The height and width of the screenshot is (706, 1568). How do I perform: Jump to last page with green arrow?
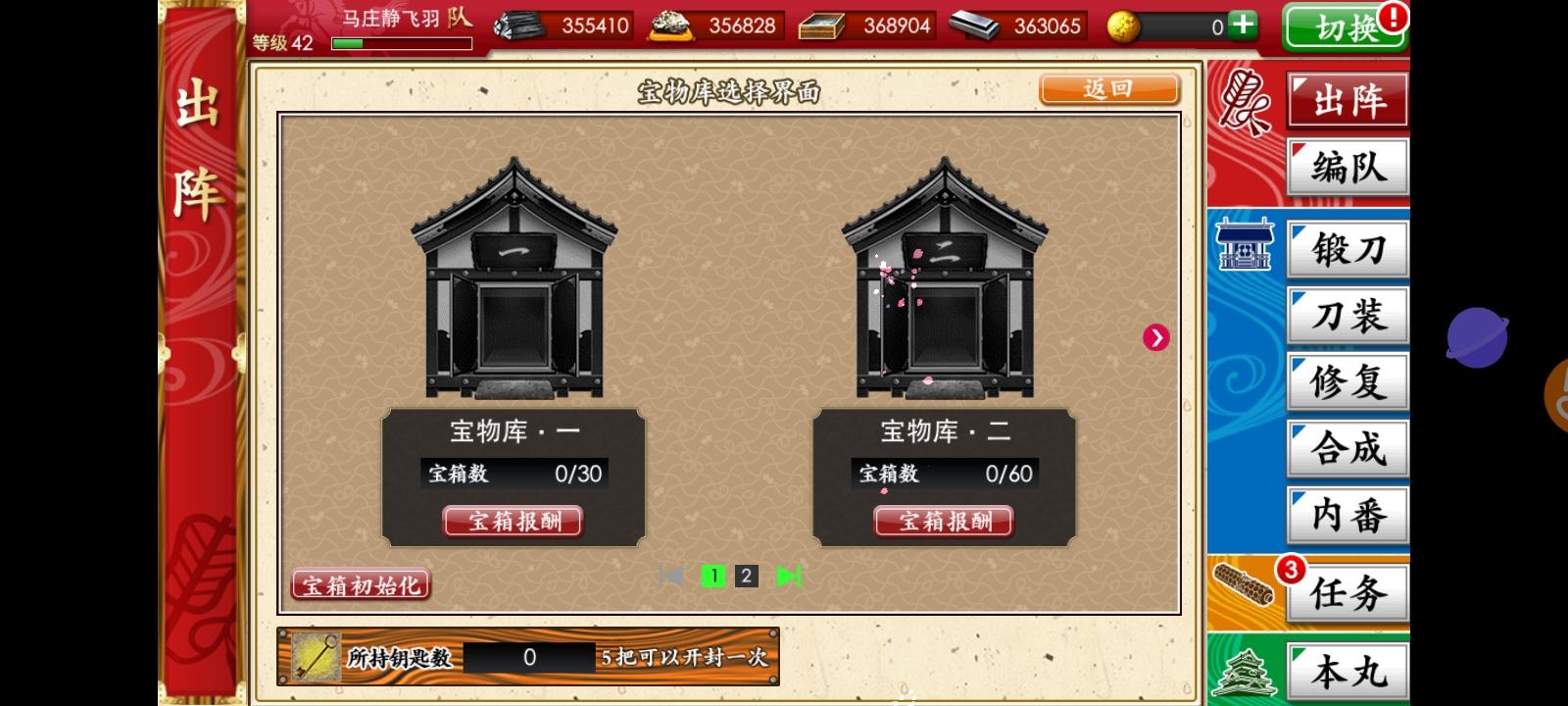(x=787, y=577)
